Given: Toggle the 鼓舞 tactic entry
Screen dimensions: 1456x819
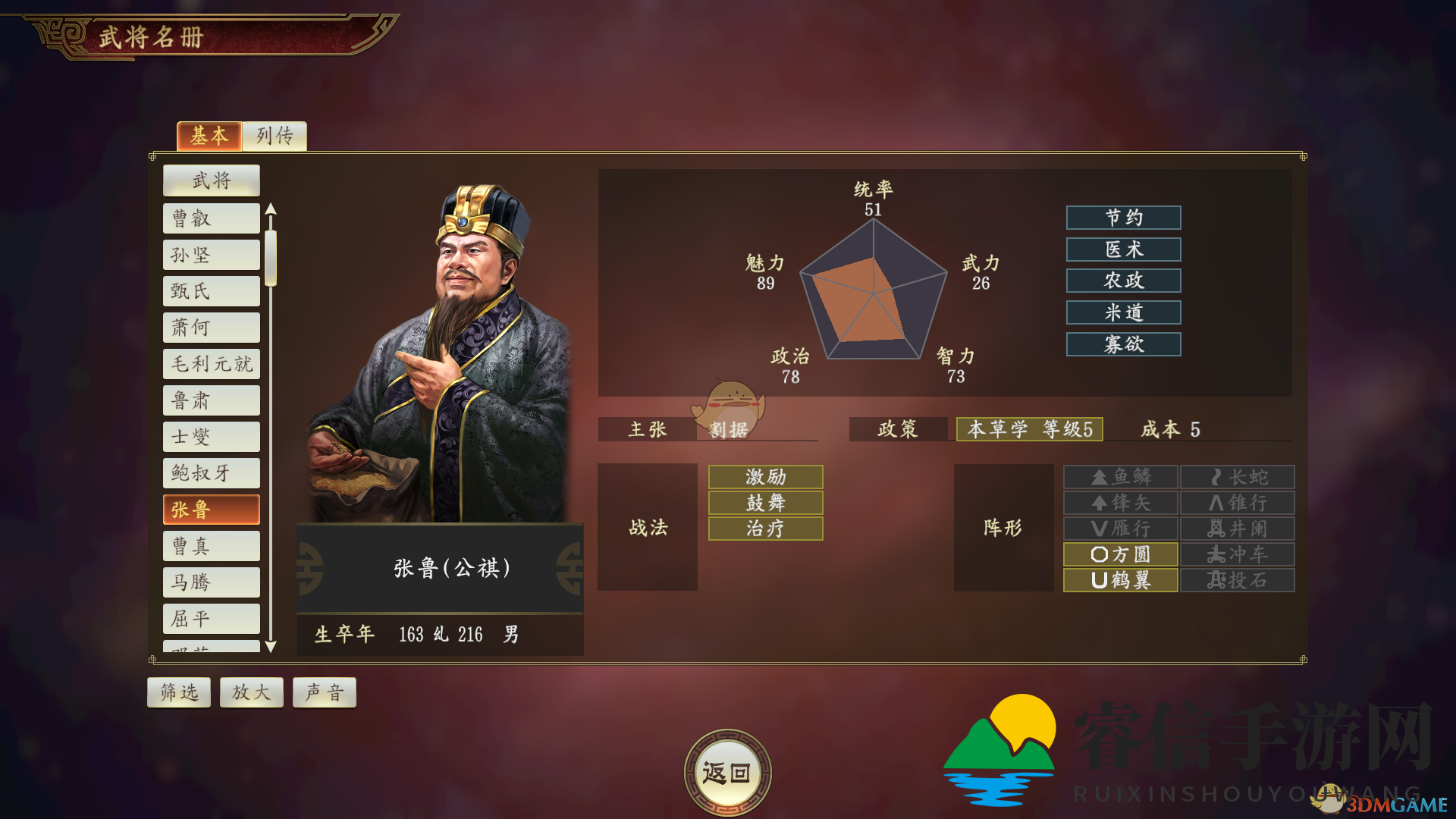Looking at the screenshot, I should (764, 502).
